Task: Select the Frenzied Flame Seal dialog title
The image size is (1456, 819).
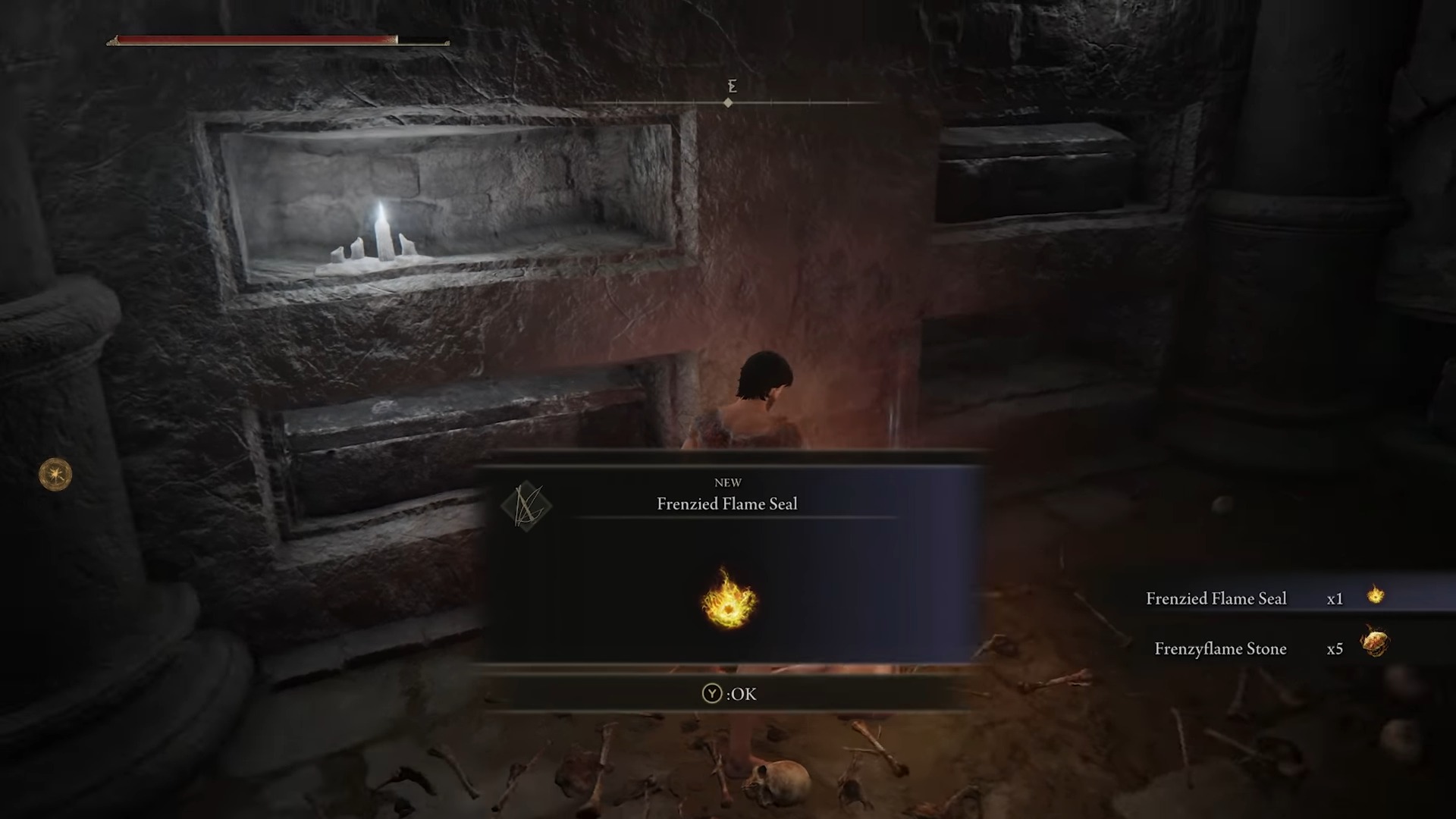Action: (x=728, y=504)
